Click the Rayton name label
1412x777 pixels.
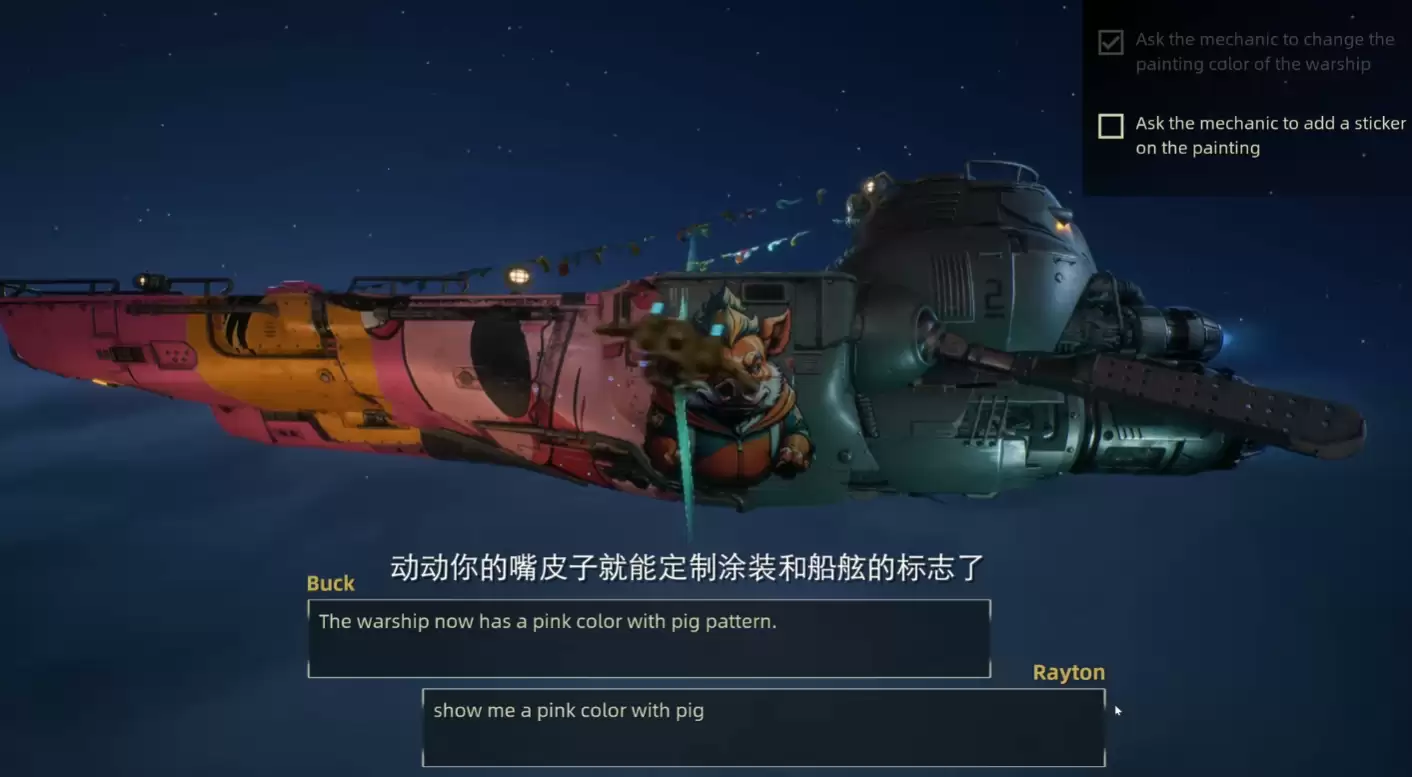click(1068, 672)
